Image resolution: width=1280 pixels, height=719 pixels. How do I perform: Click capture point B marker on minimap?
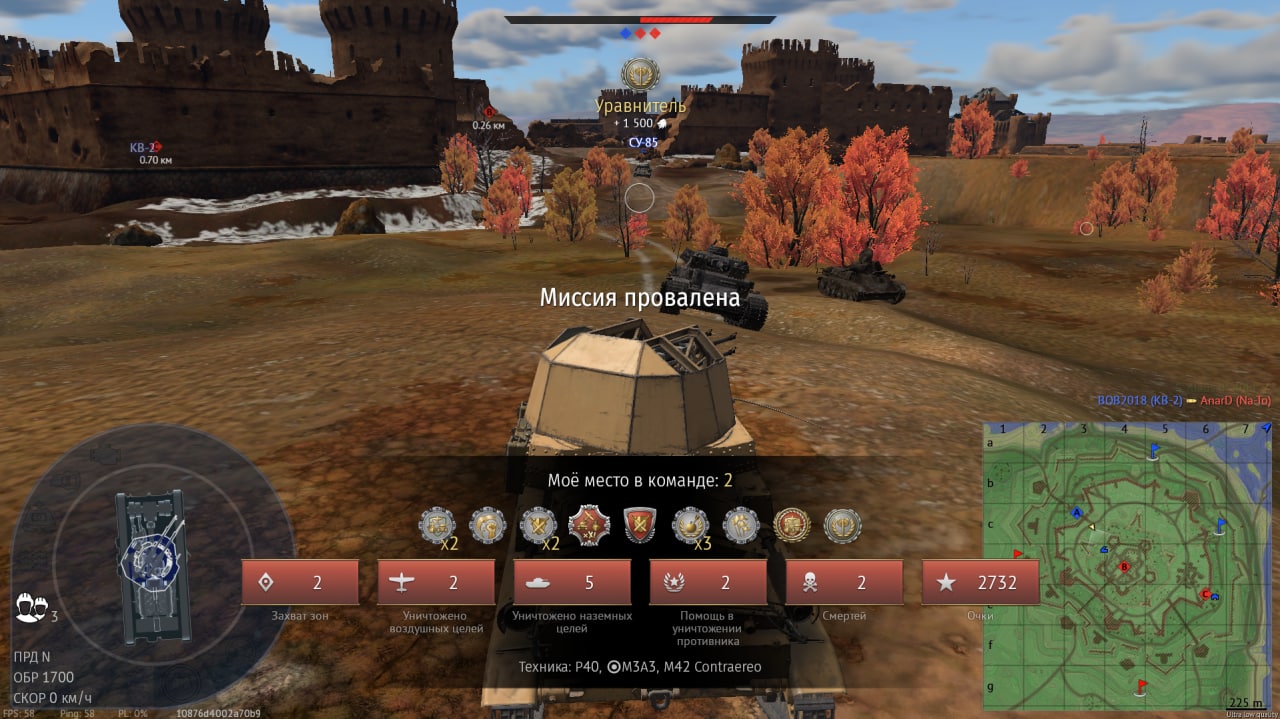tap(1124, 567)
